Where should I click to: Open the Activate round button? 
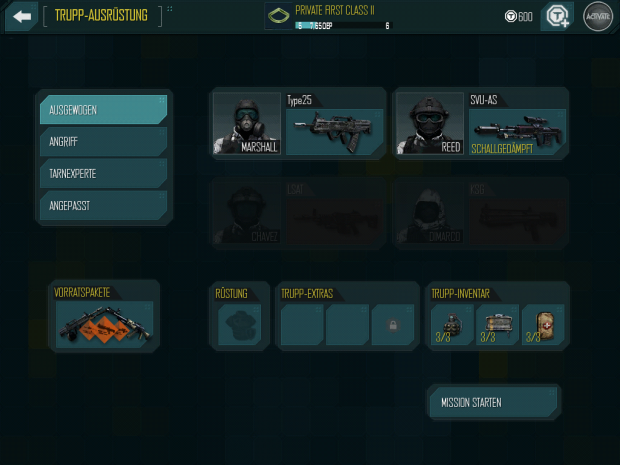pos(597,17)
